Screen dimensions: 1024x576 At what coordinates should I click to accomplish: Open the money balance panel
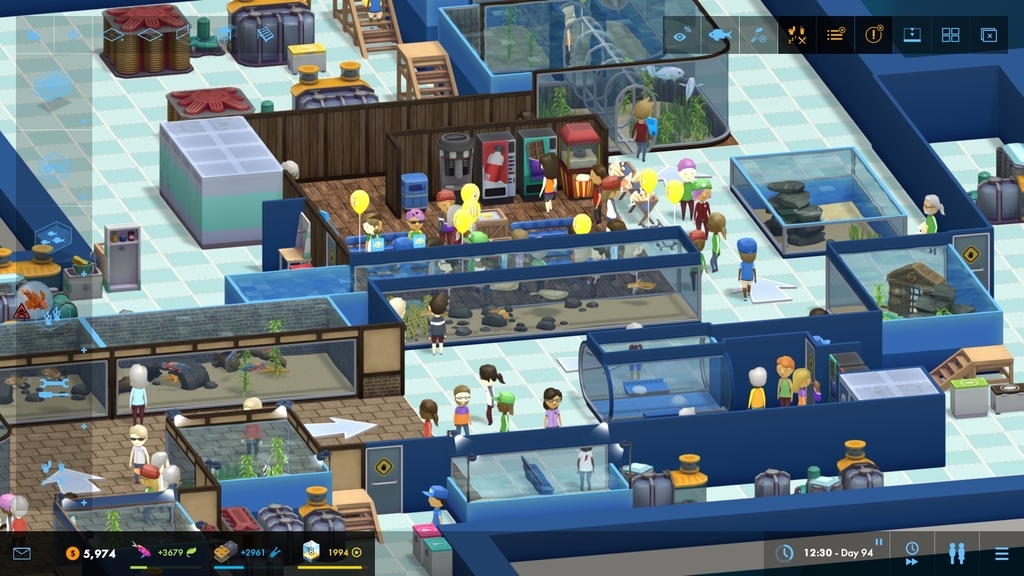tap(92, 553)
